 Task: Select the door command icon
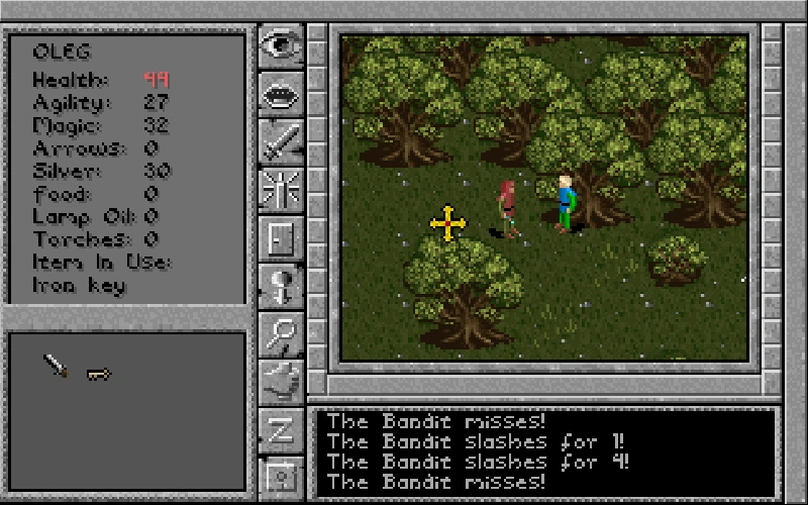tap(281, 238)
